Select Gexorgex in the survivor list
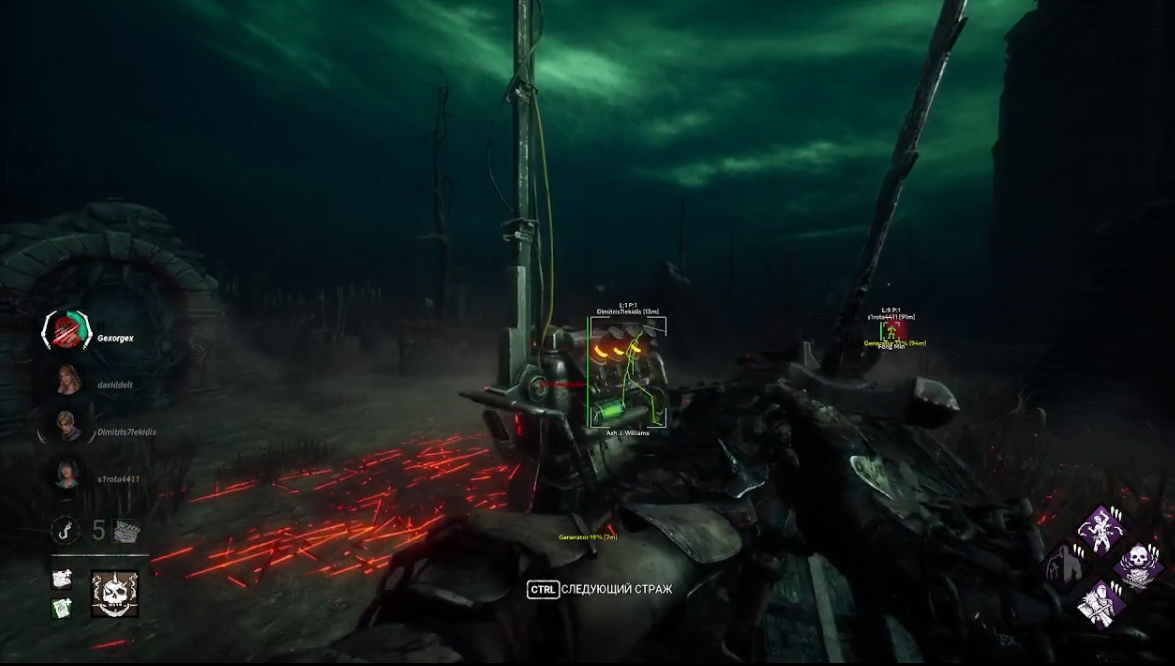1175x666 pixels. [66, 331]
